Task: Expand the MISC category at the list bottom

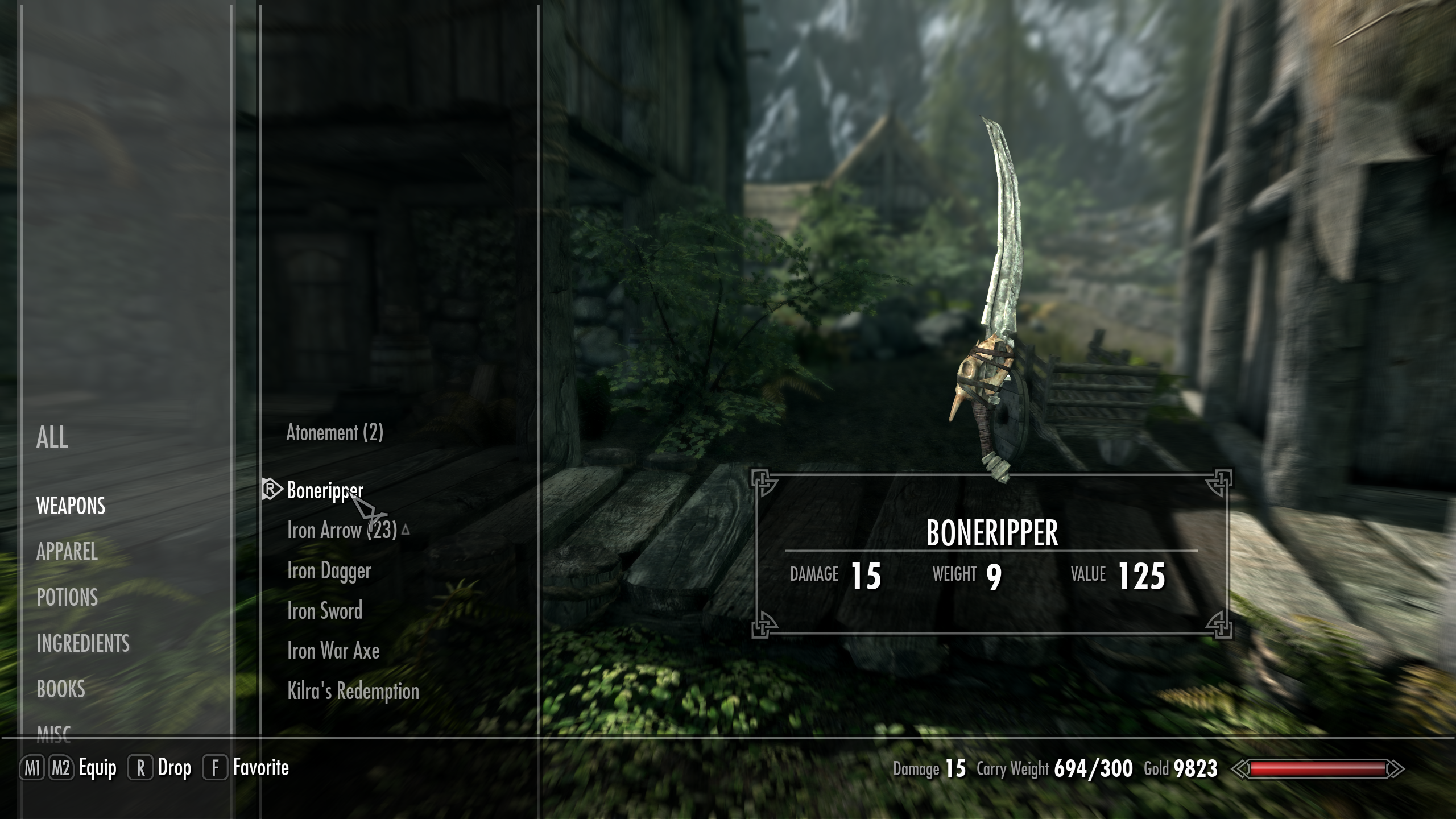Action: 55,735
